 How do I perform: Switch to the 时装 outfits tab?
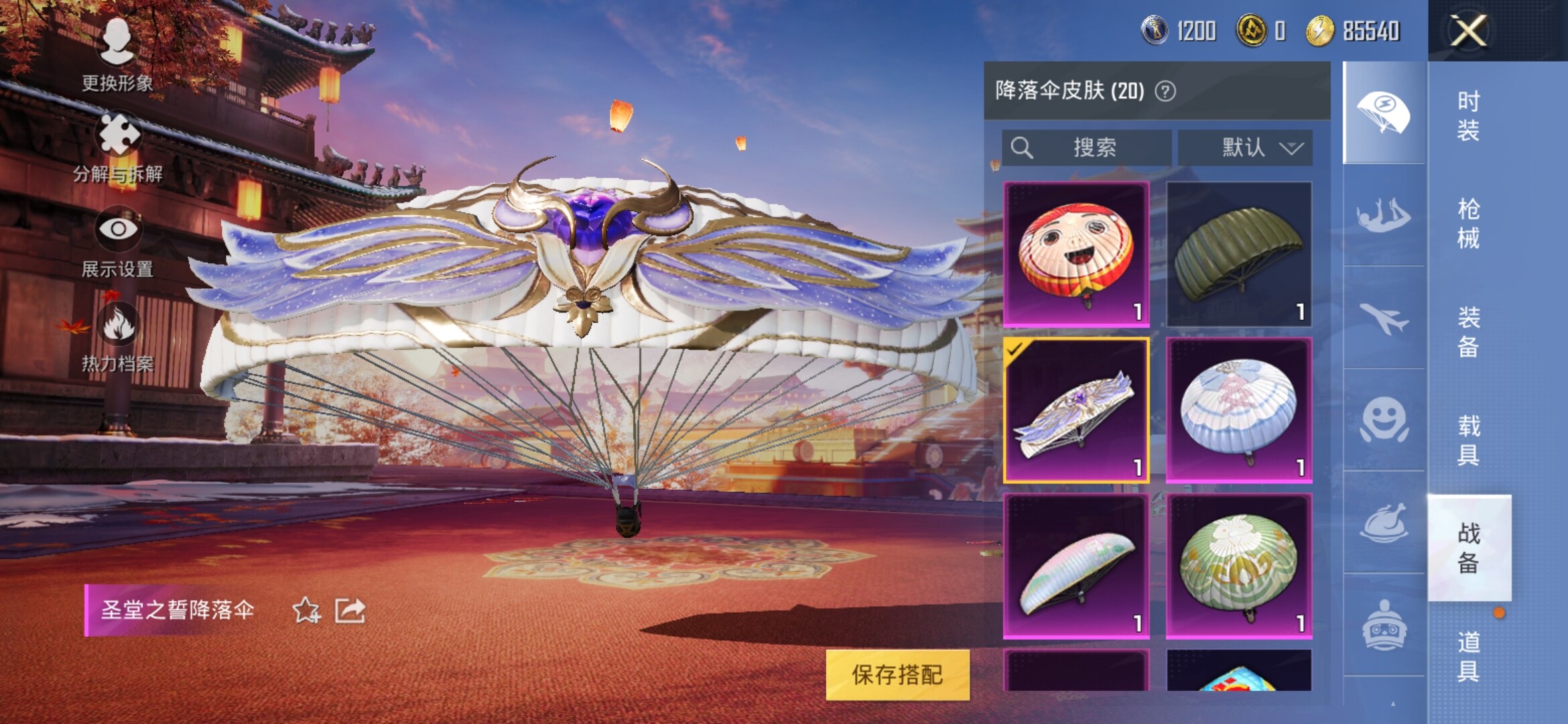(1468, 115)
